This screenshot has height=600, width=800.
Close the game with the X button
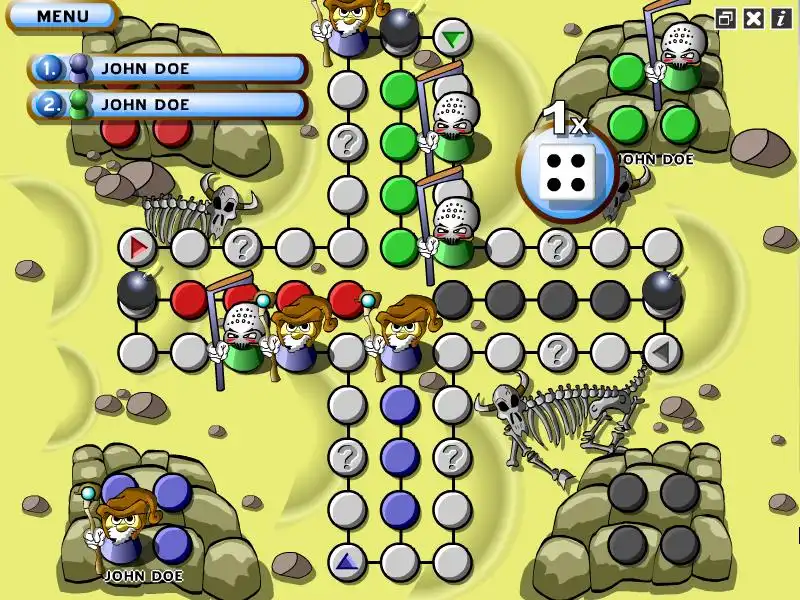point(754,18)
